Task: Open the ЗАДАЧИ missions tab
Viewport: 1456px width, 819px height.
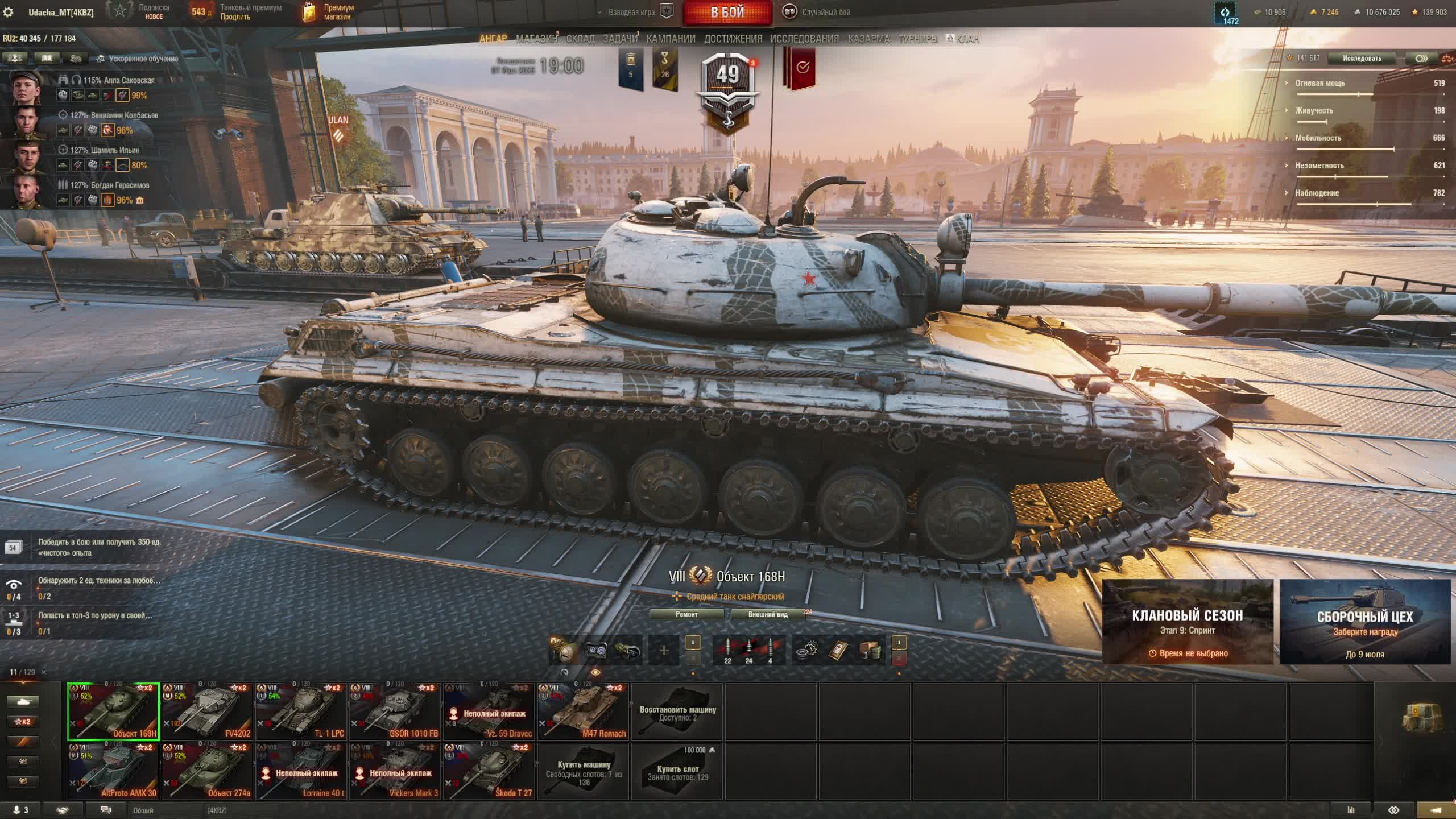Action: pos(620,39)
